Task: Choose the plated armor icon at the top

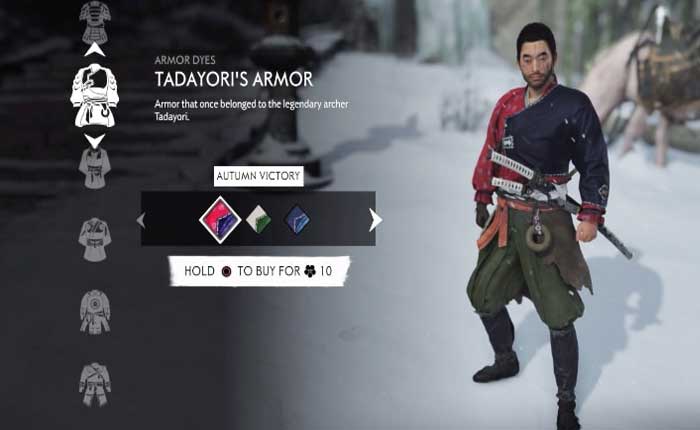Action: (x=95, y=19)
